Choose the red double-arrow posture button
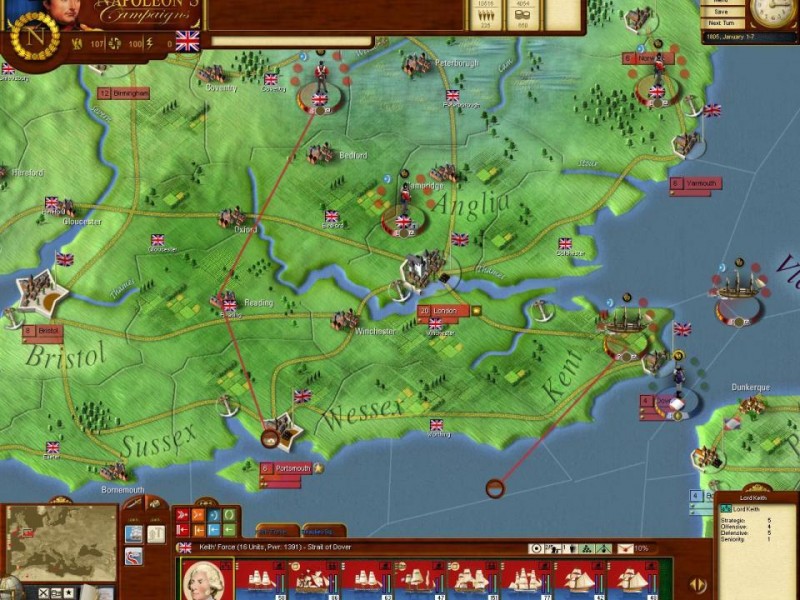The image size is (800, 600). pos(183,515)
